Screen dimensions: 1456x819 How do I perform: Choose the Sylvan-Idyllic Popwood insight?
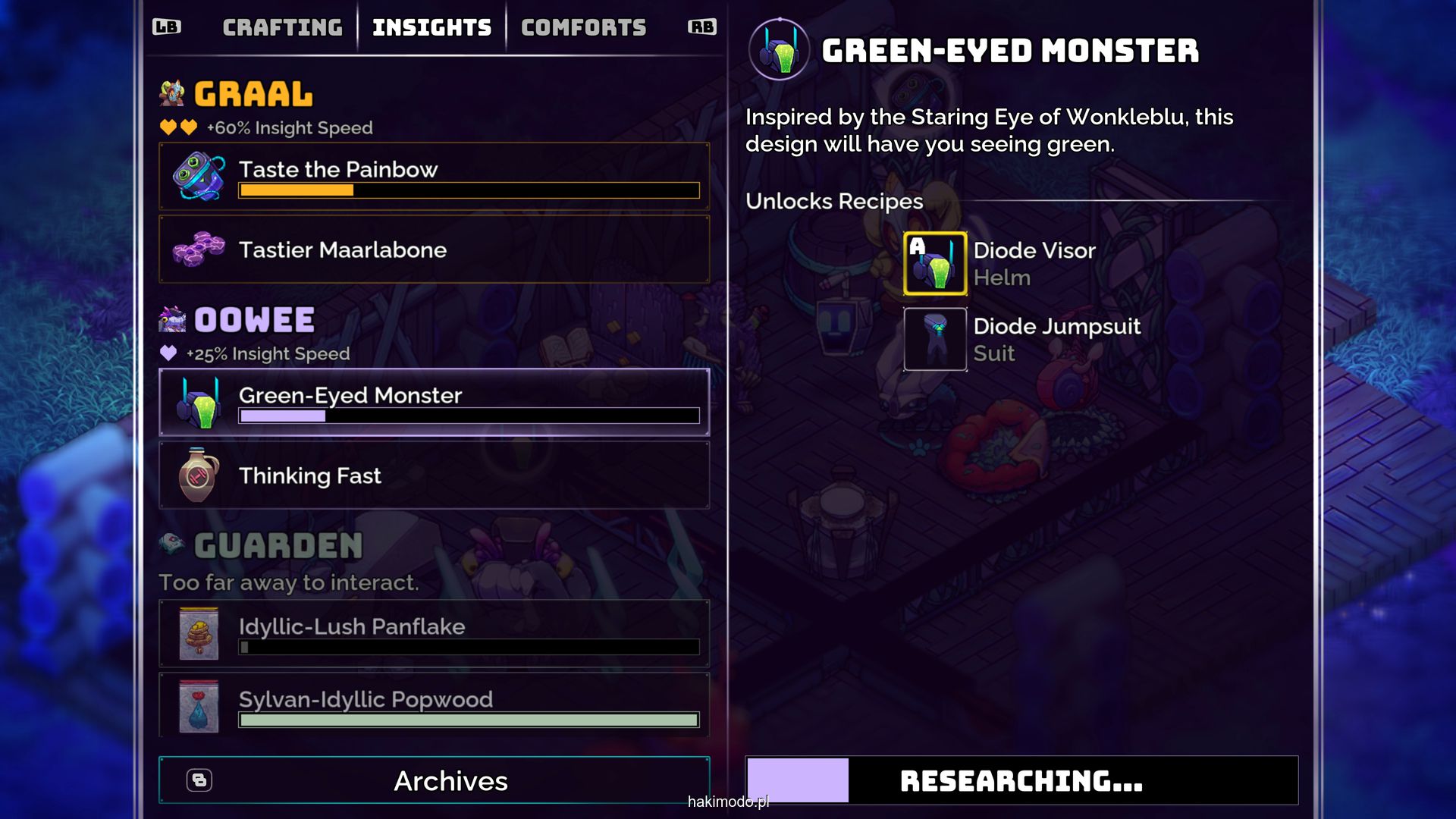pyautogui.click(x=434, y=705)
